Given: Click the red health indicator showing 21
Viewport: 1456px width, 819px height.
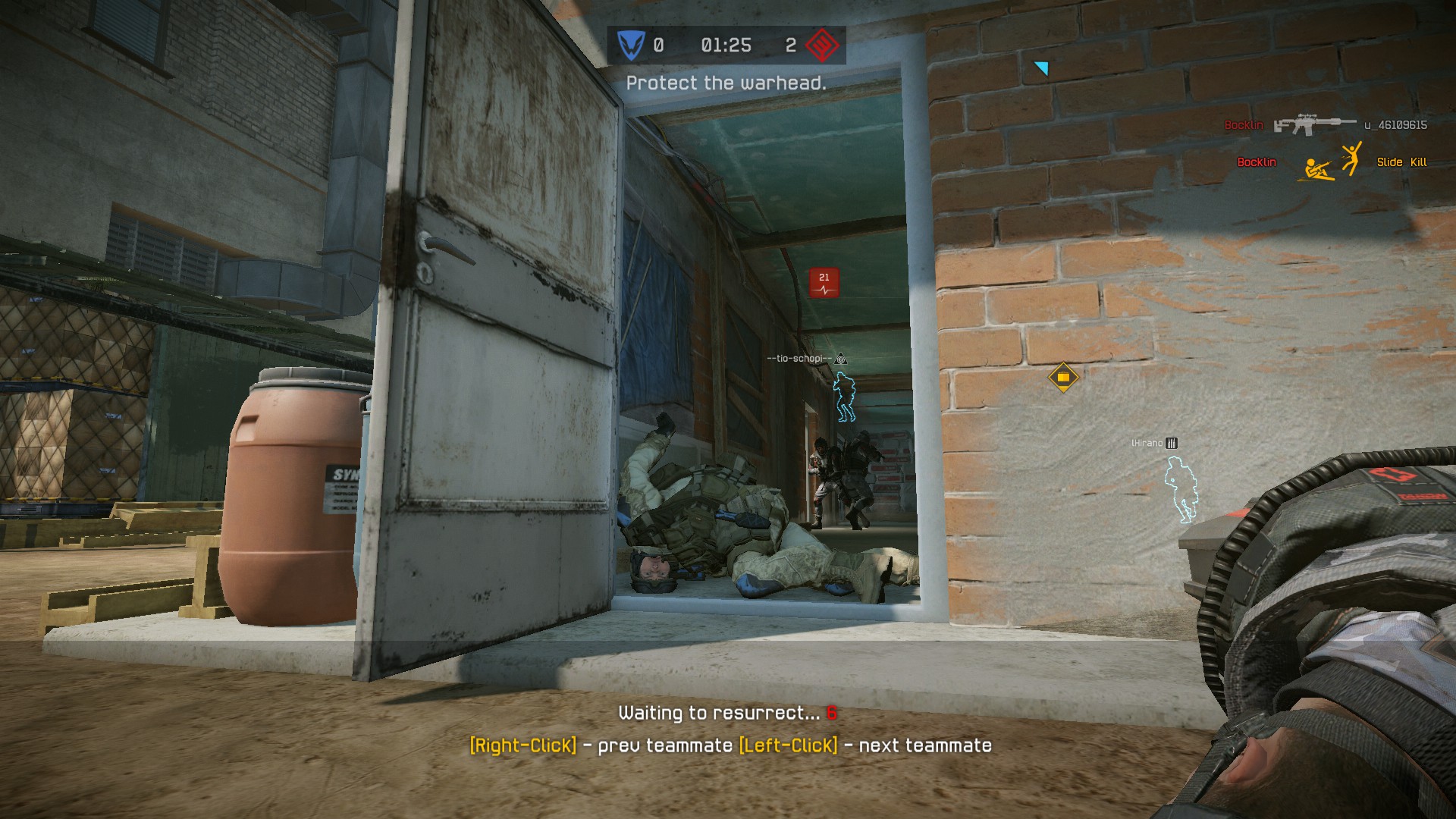Looking at the screenshot, I should point(823,281).
